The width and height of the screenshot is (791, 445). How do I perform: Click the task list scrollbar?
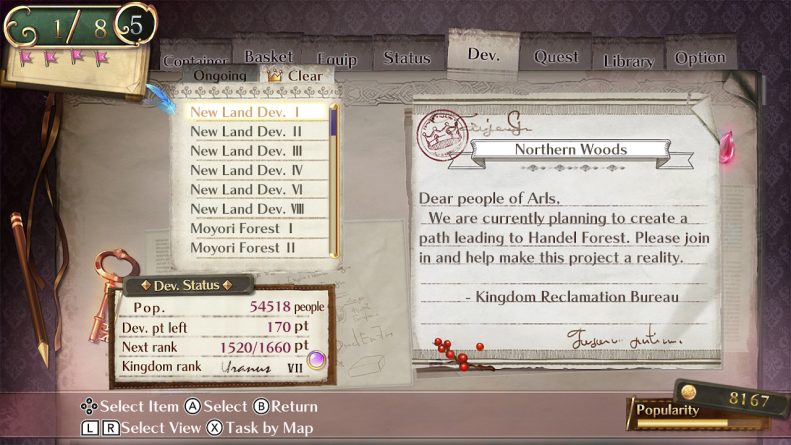(x=334, y=180)
